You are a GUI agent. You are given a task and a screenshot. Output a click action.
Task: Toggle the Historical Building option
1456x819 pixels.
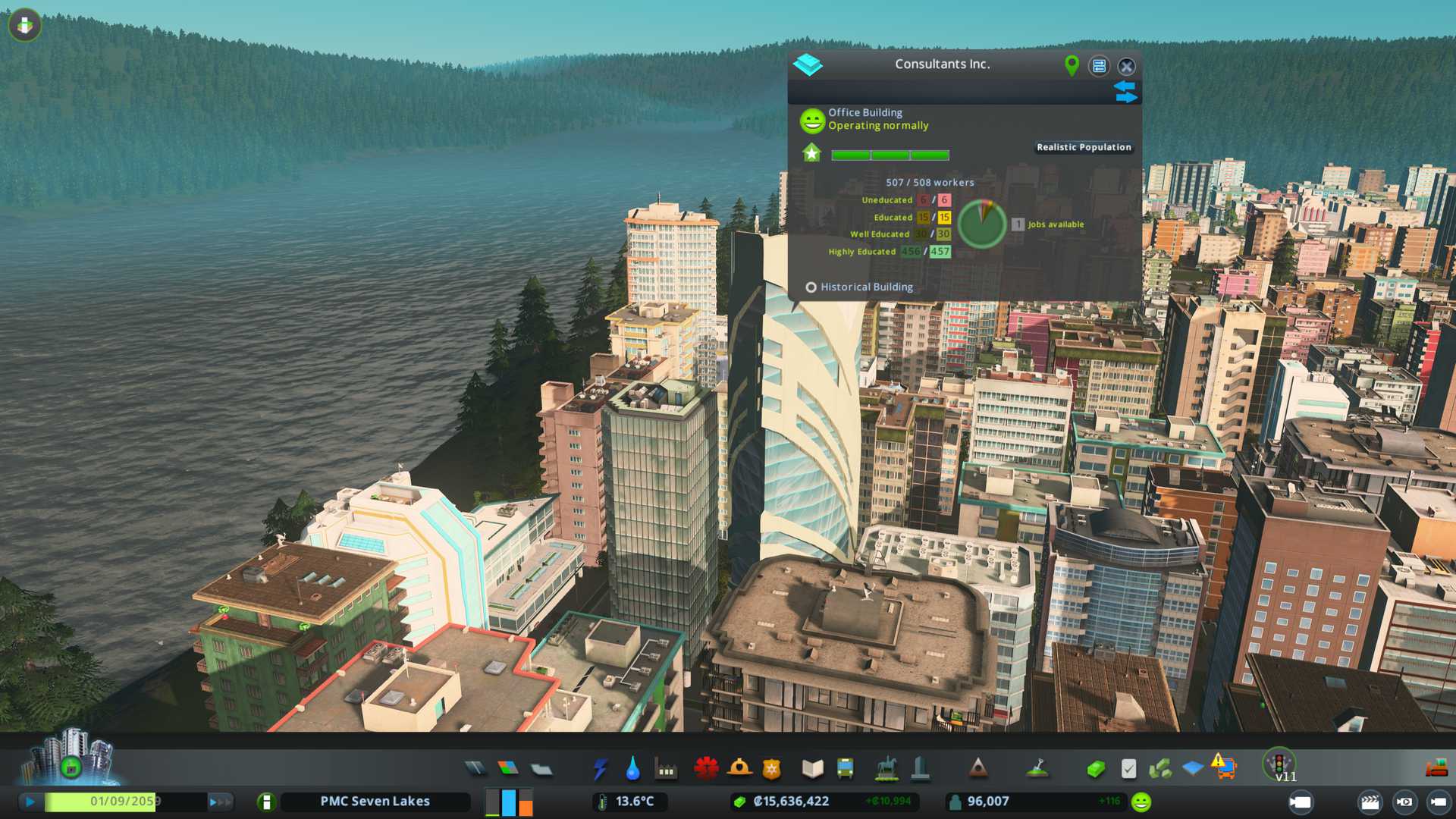click(811, 287)
